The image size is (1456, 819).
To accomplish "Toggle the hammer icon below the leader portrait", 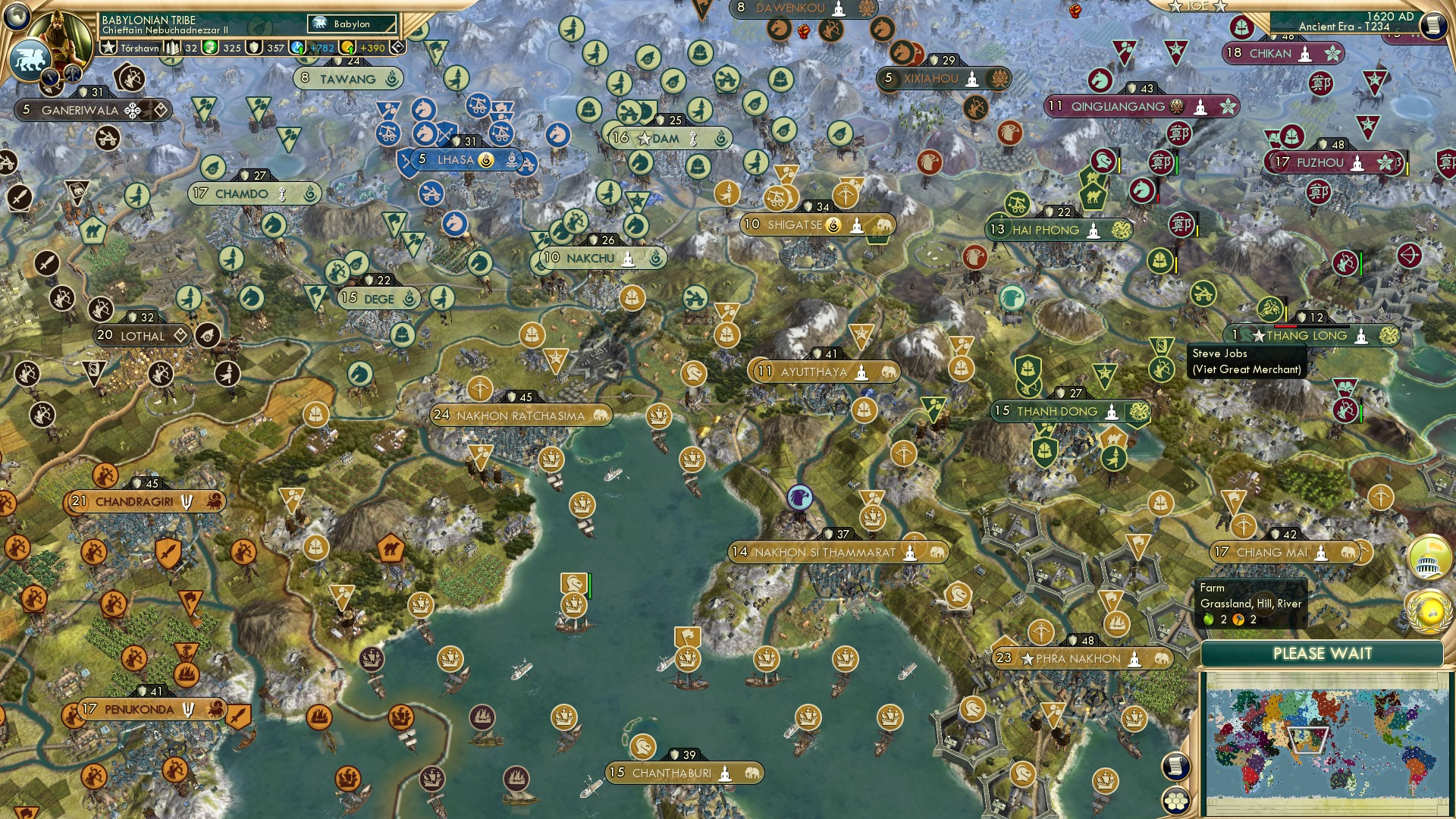I will (x=71, y=74).
